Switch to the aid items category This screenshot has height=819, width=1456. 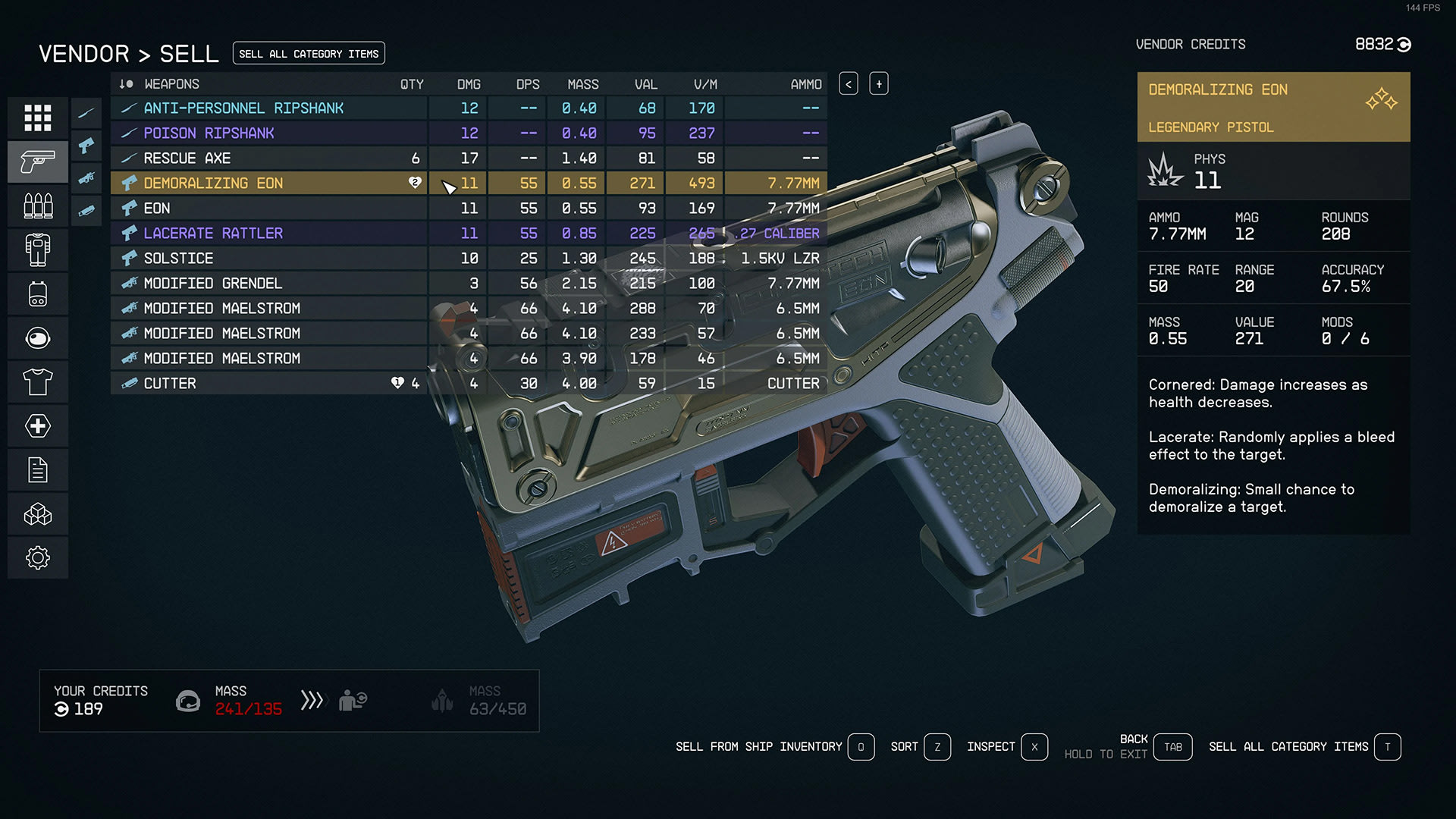[38, 425]
